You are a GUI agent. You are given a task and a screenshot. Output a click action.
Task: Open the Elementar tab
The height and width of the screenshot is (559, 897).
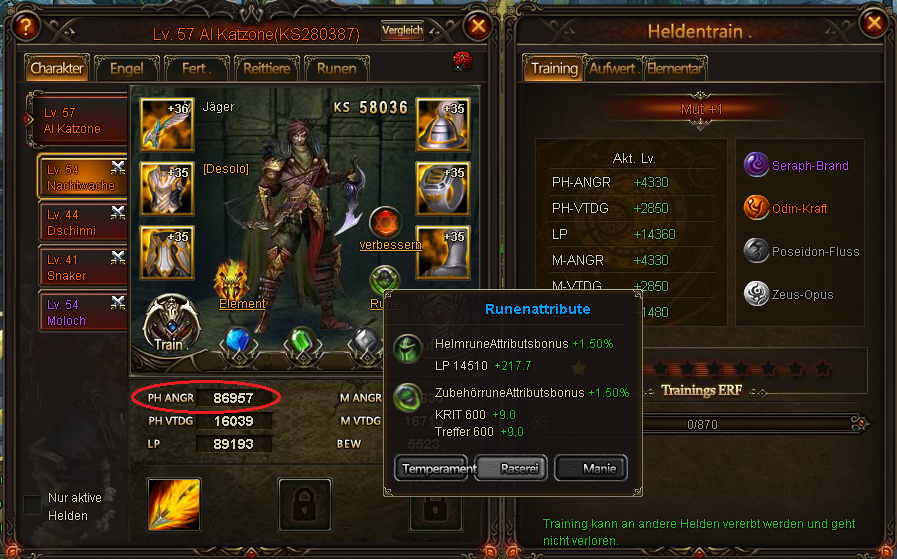[x=675, y=69]
